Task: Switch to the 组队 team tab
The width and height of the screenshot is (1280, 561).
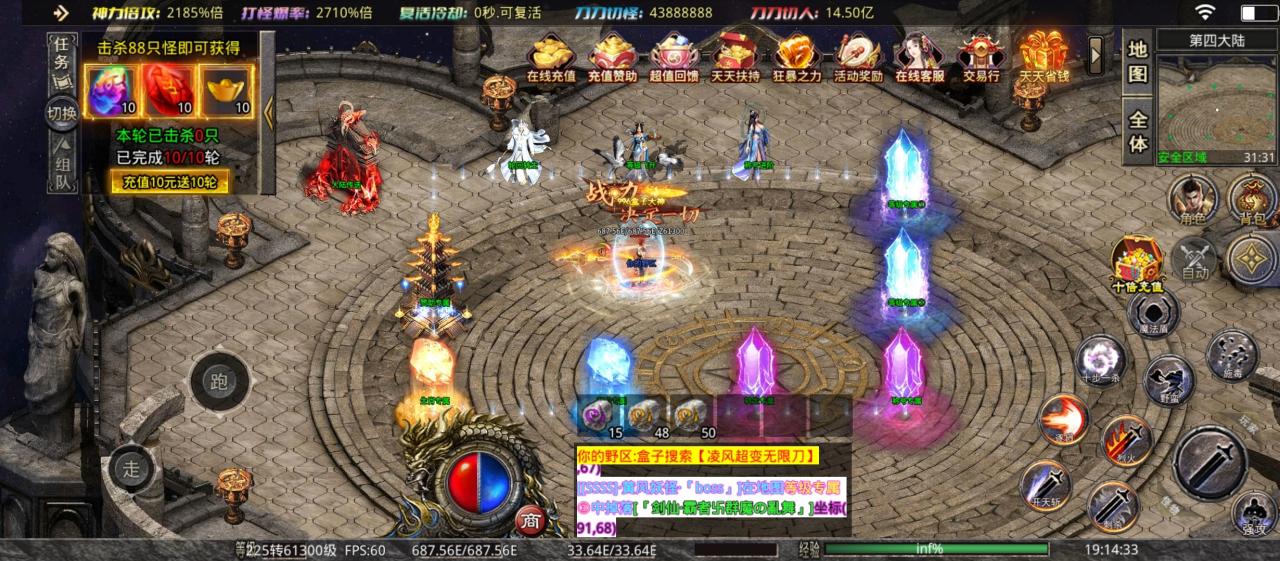Action: click(x=61, y=167)
